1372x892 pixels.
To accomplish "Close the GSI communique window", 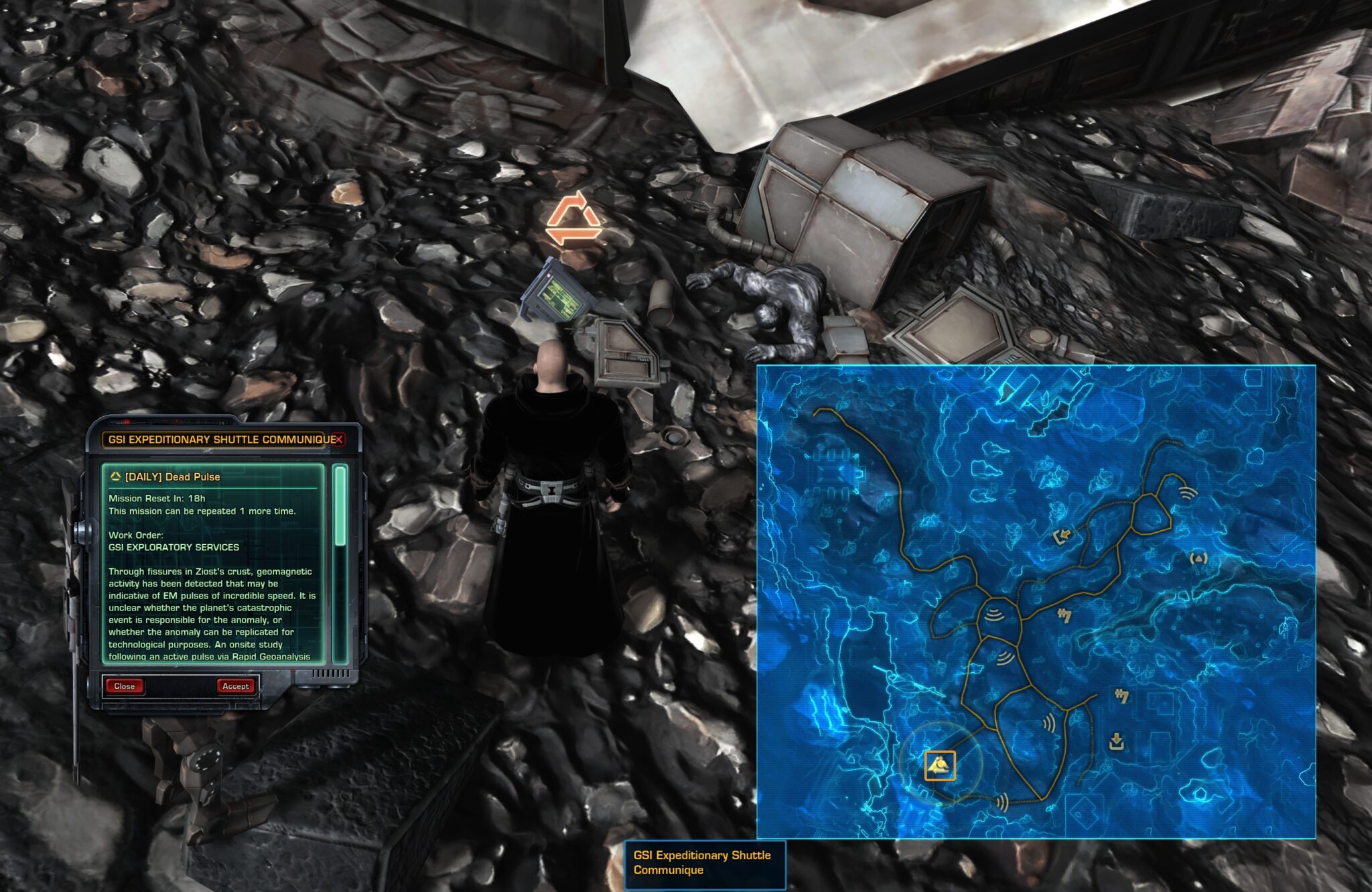I will pos(125,686).
